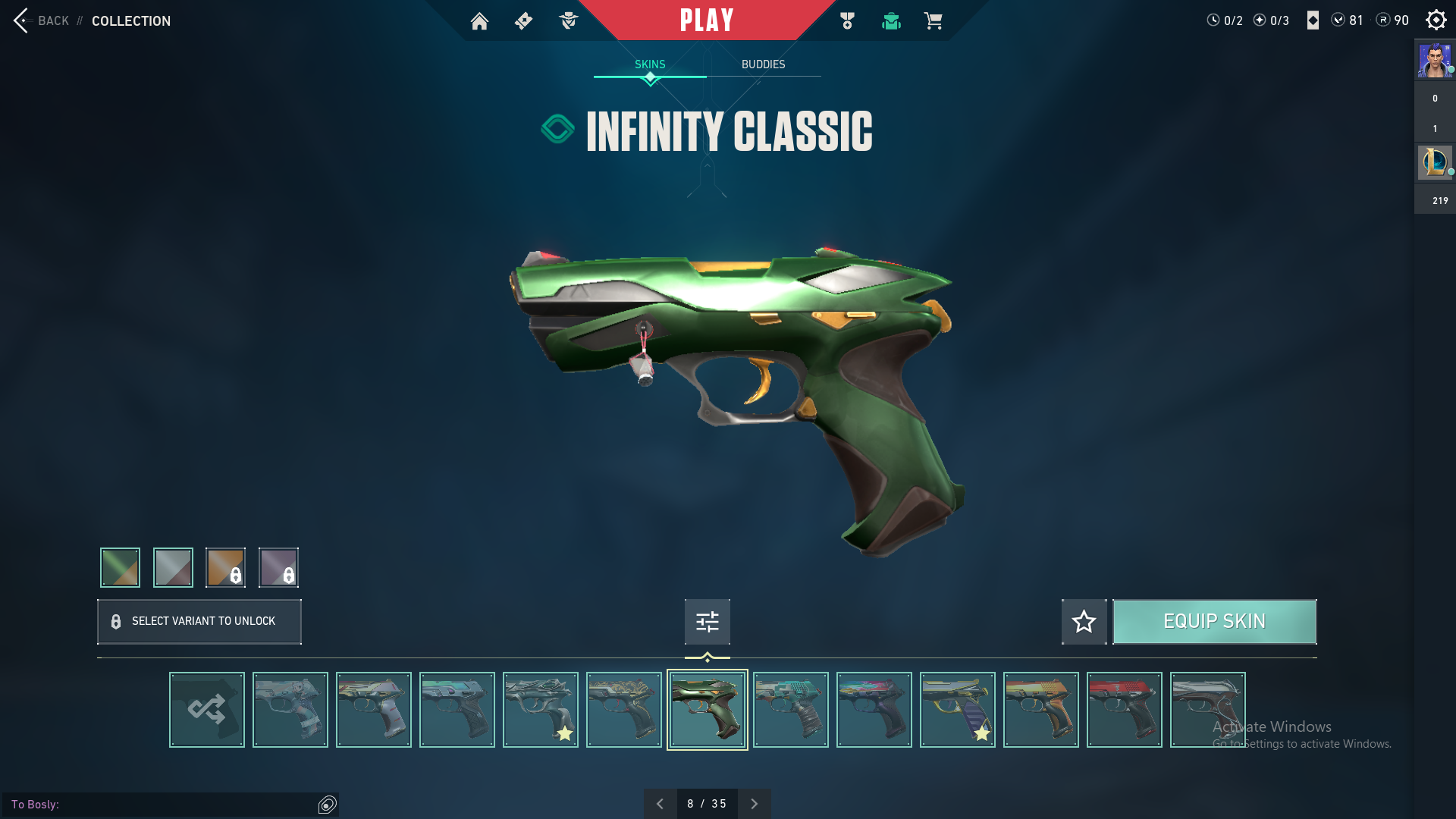Select the random shuffle skin tile

(x=207, y=710)
